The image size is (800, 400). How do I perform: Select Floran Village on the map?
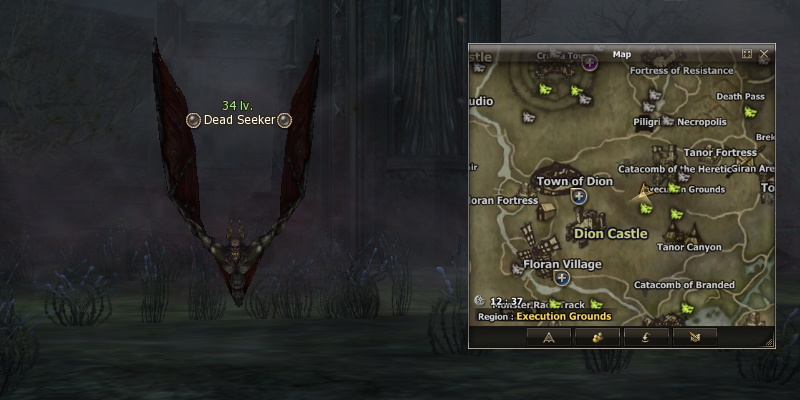point(563,264)
